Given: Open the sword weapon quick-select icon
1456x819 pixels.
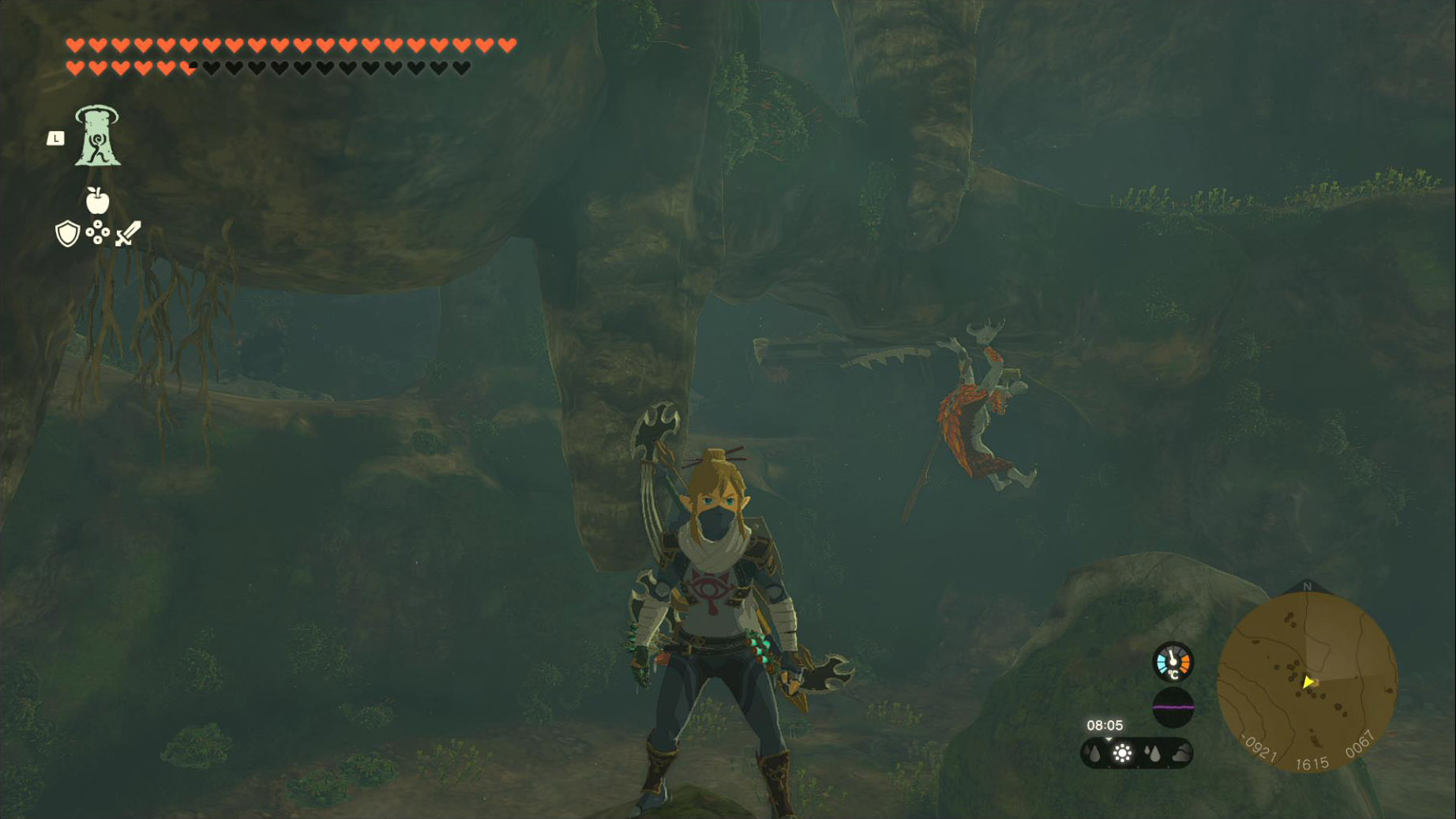Looking at the screenshot, I should (128, 234).
